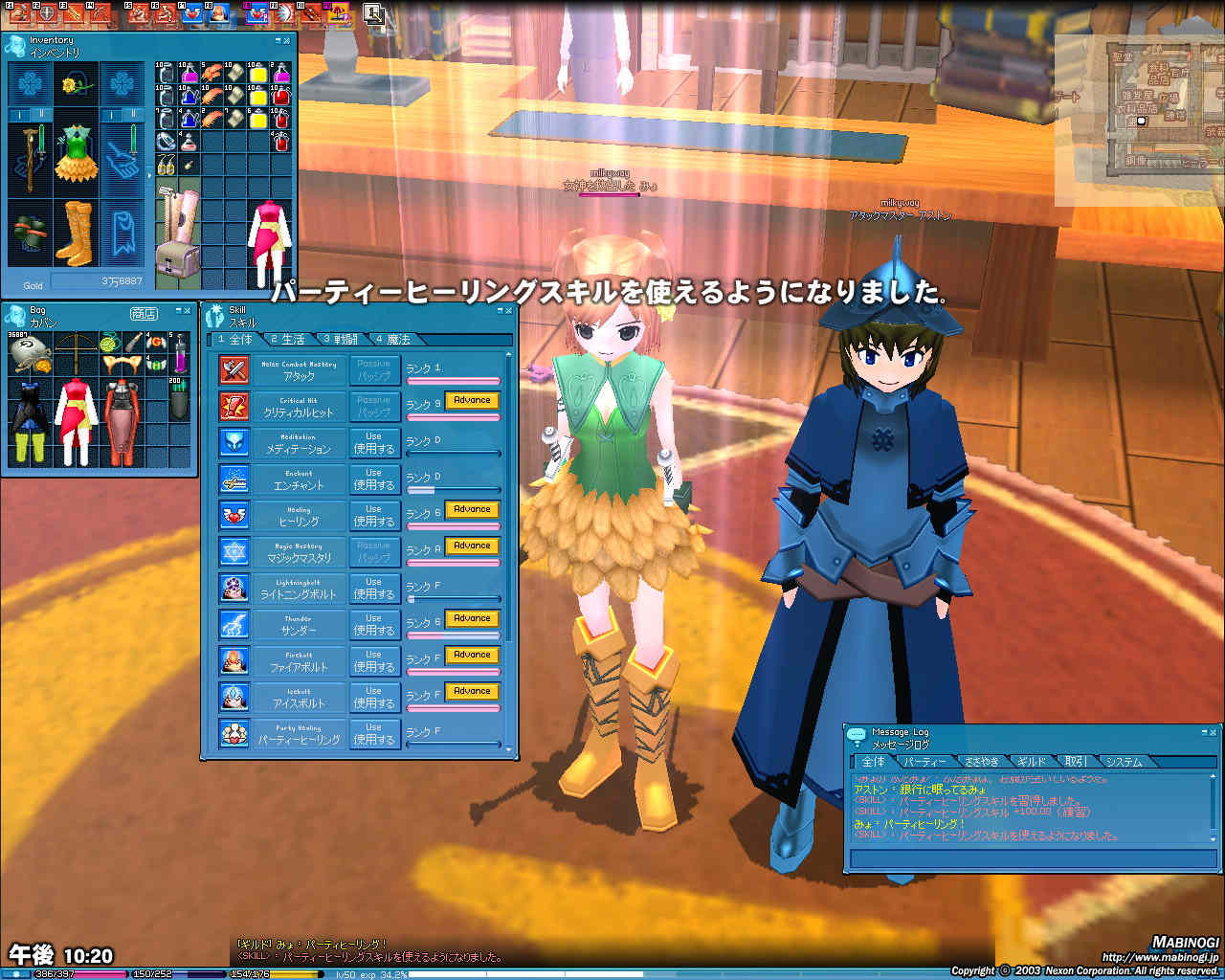The height and width of the screenshot is (980, 1225).
Task: Advance the Critical Hit skill
Action: tap(472, 401)
